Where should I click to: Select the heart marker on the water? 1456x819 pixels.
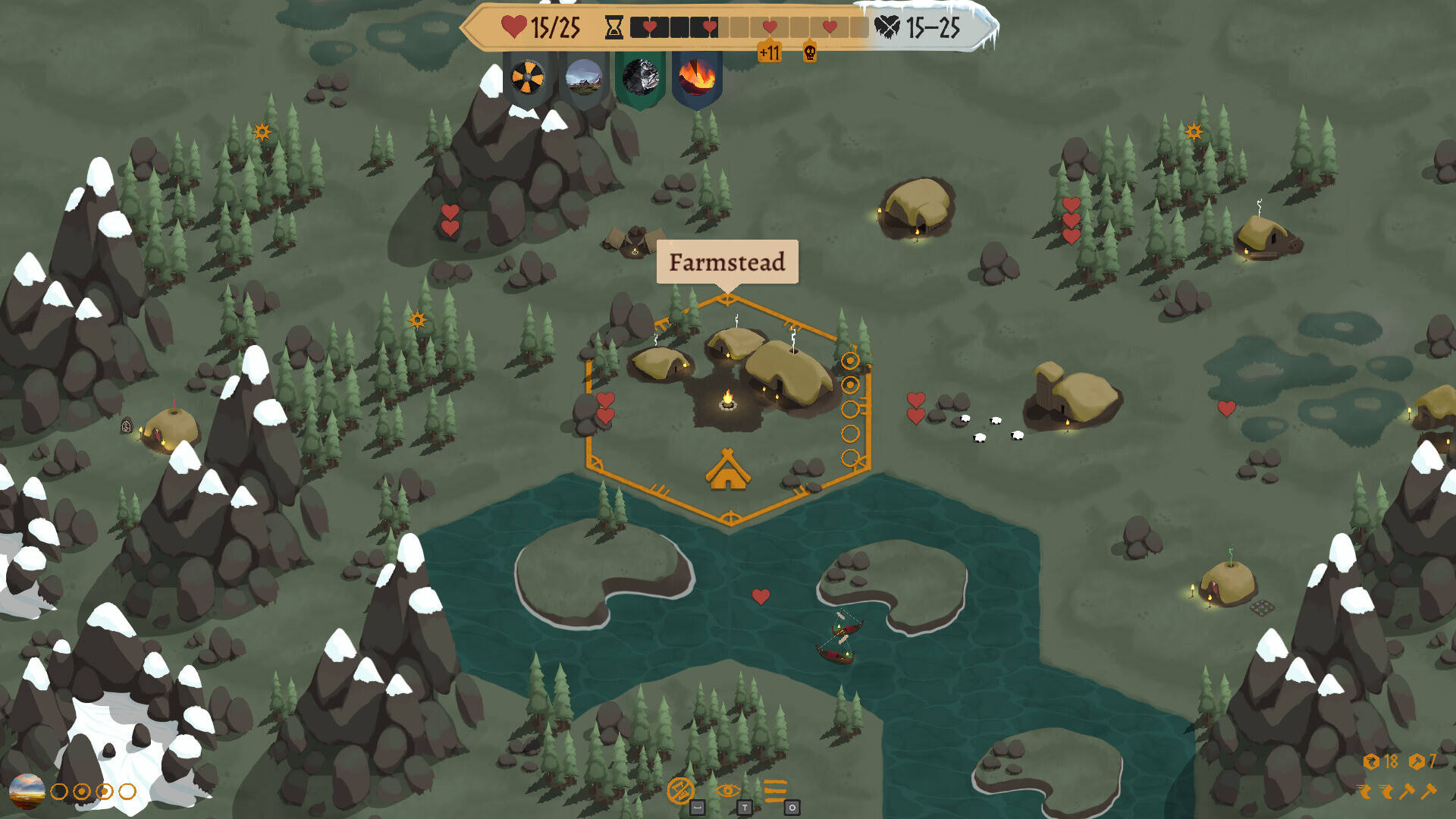pos(761,597)
